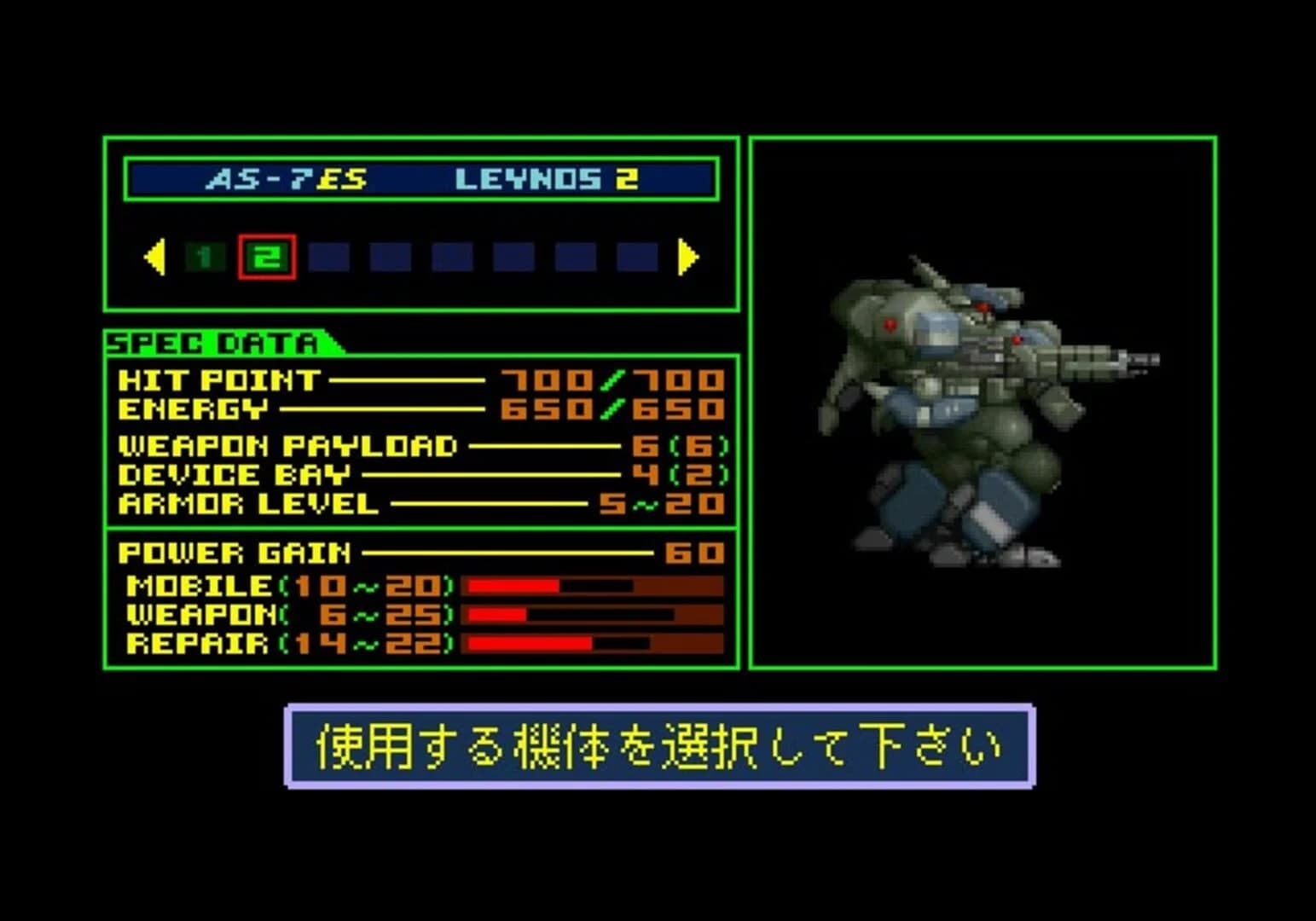This screenshot has height=921, width=1316.
Task: Click the WEAPON gauge bar
Action: click(x=588, y=615)
